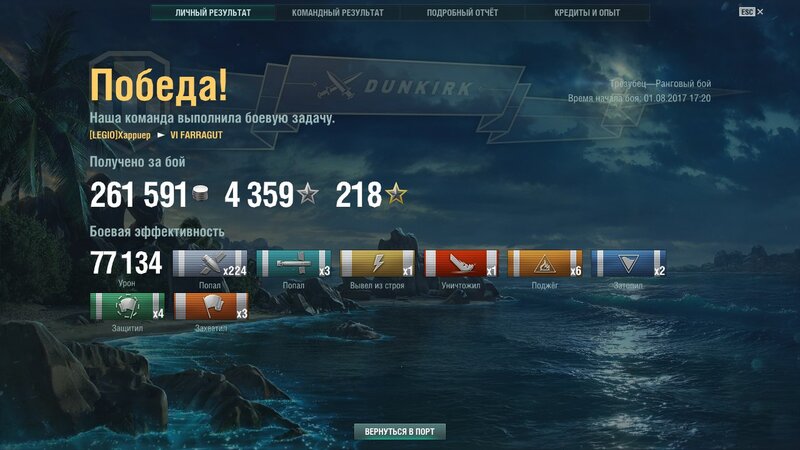Click the Захватил captured ribbon x3
Screen dimensions: 800x450
click(211, 306)
